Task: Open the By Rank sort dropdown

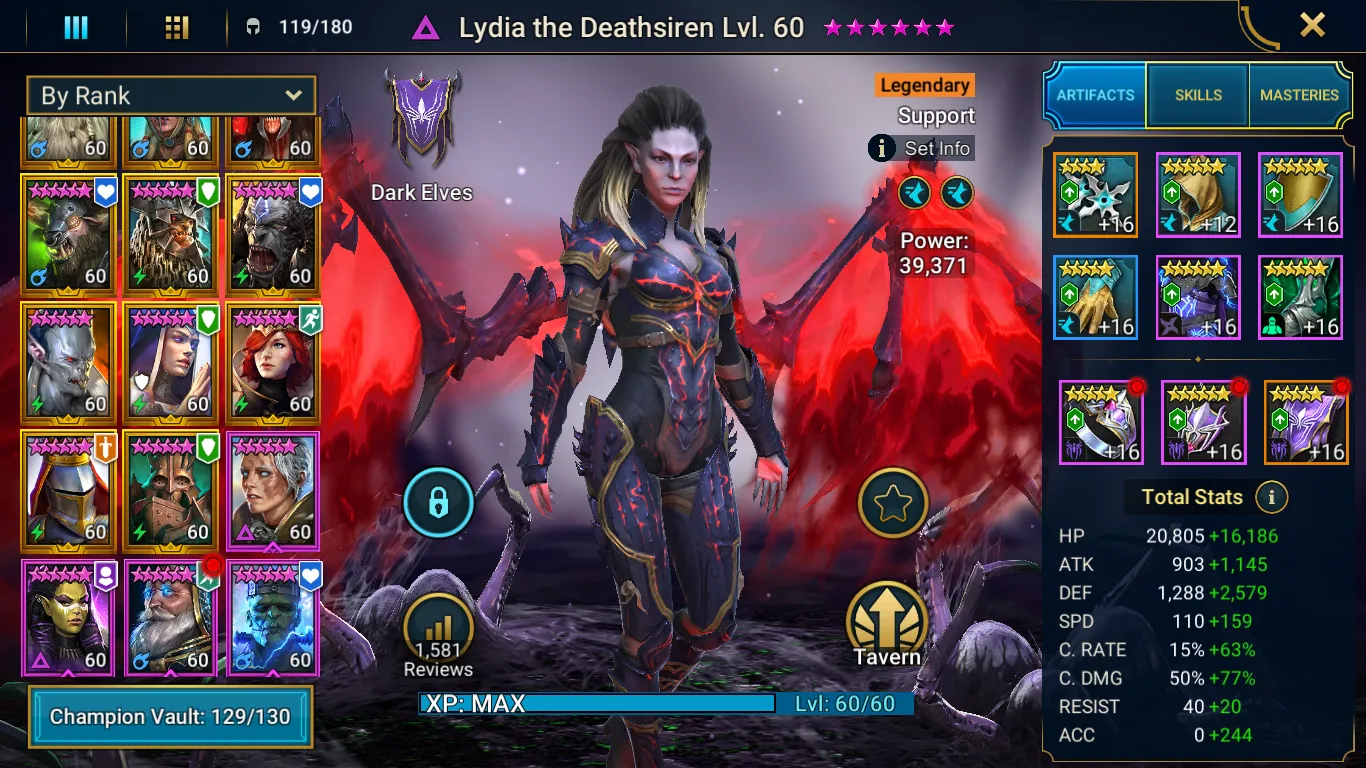Action: 171,96
